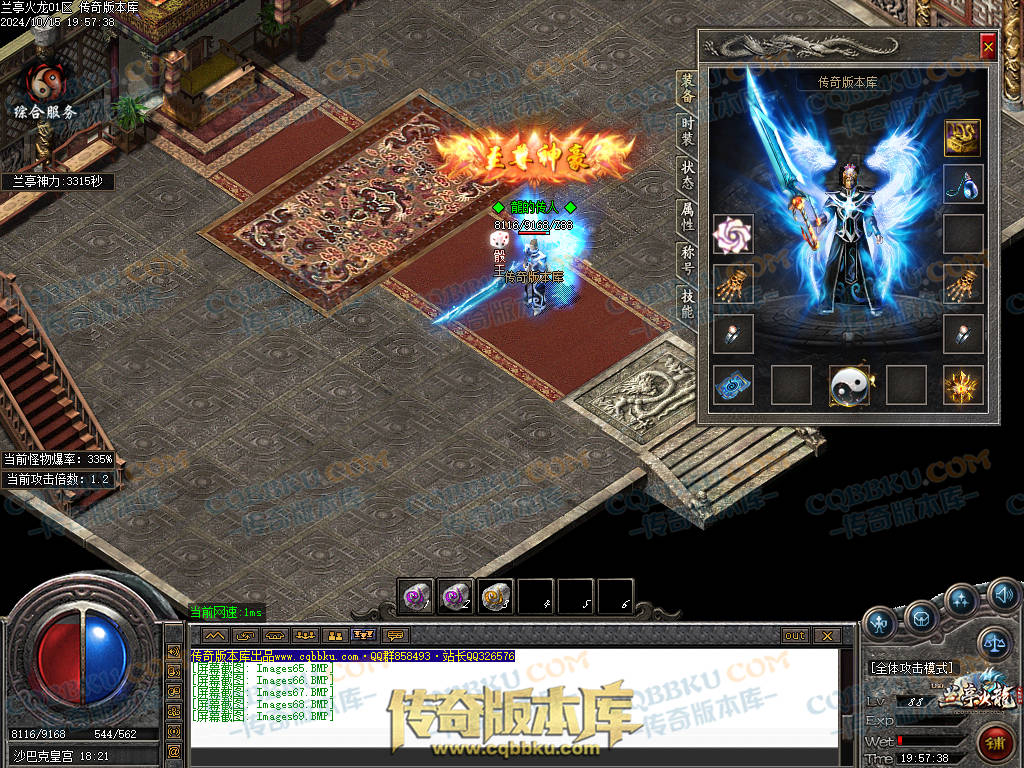This screenshot has height=768, width=1024.
Task: Open the 综合服务 general services menu
Action: [44, 92]
